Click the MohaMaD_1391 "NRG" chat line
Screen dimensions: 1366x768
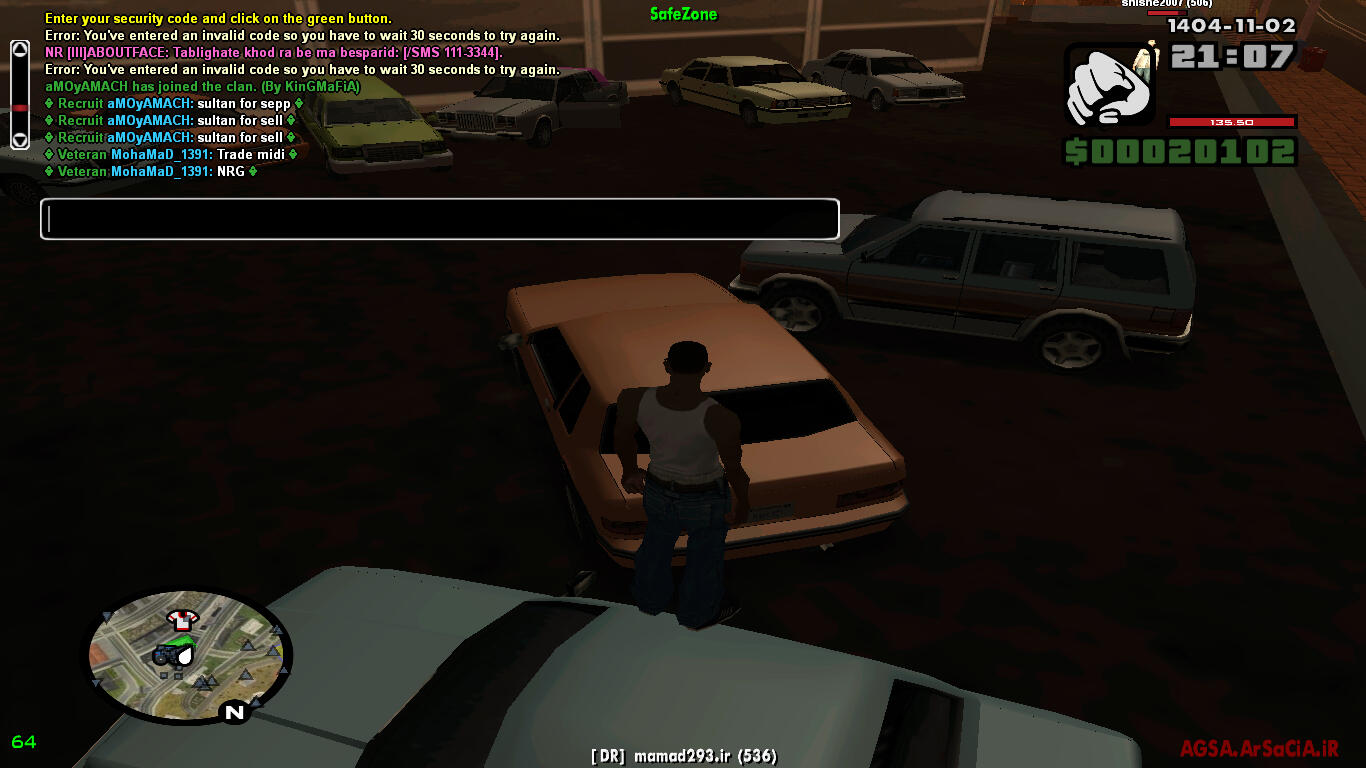coord(150,172)
